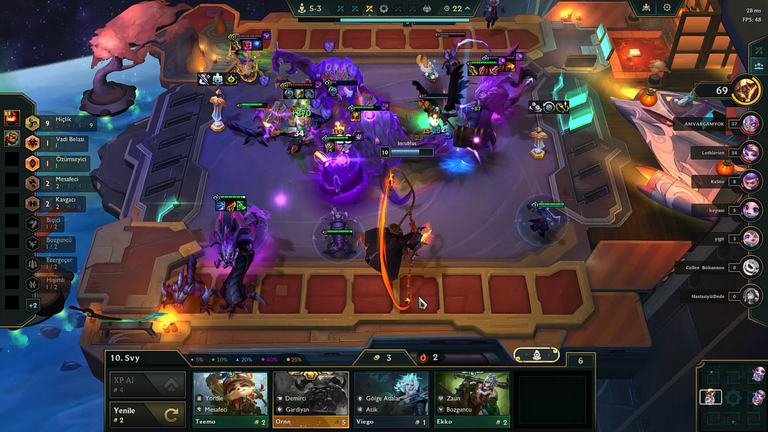Image resolution: width=768 pixels, height=432 pixels.
Task: Open the settings gear icon
Action: [667, 7]
